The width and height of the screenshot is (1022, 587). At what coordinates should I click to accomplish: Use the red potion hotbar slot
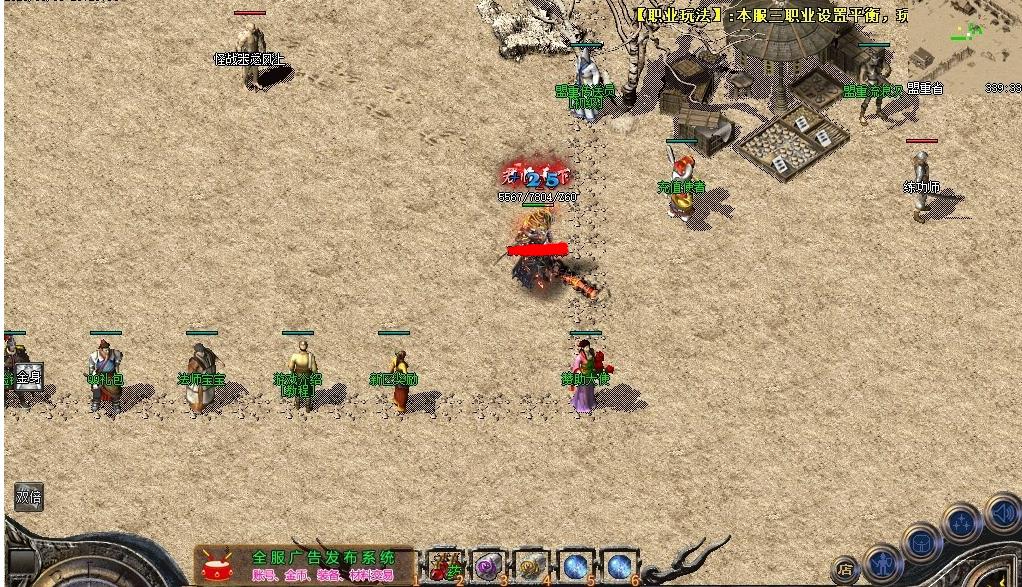click(446, 567)
